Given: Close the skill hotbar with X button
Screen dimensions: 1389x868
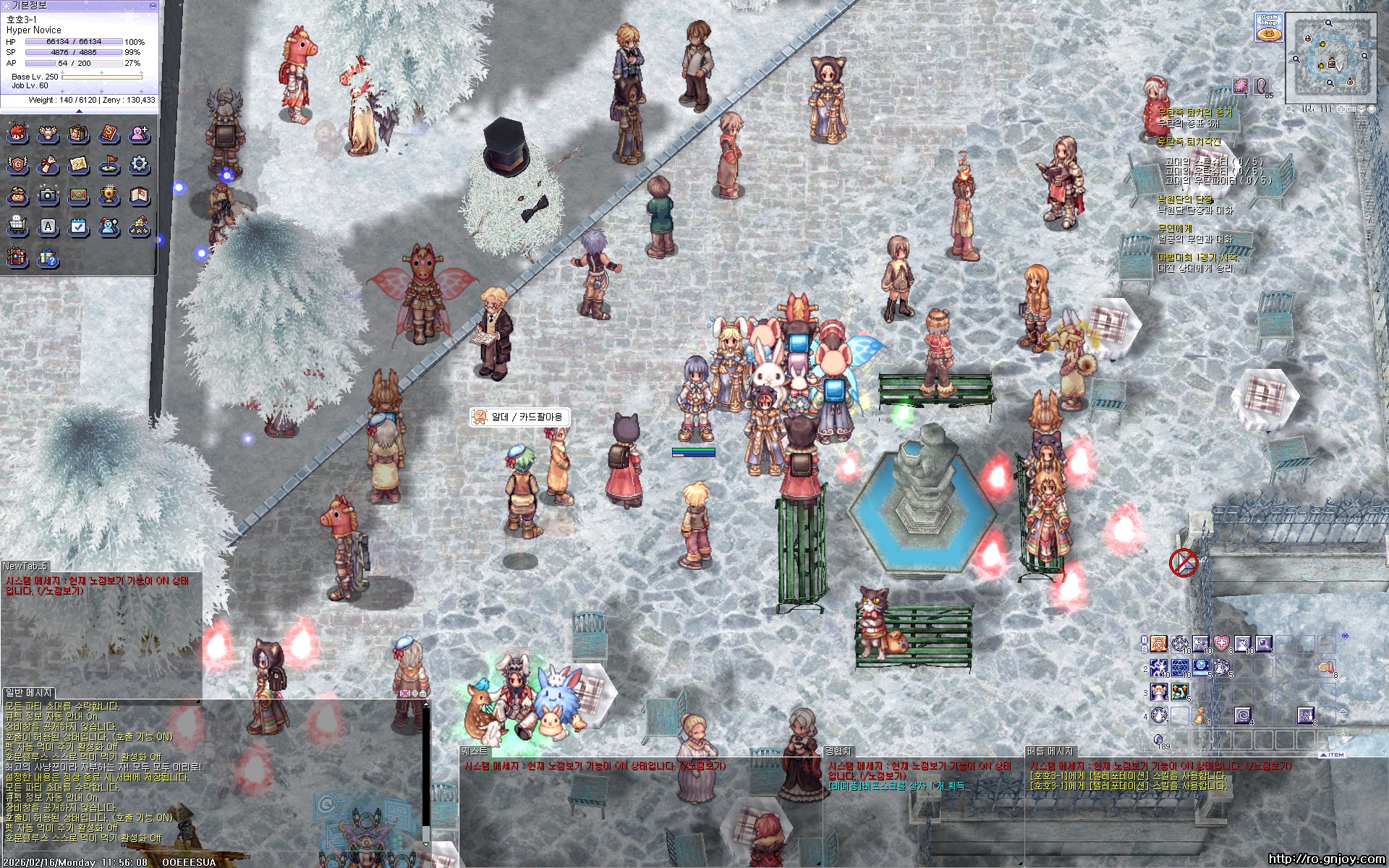Looking at the screenshot, I should [x=1345, y=637].
